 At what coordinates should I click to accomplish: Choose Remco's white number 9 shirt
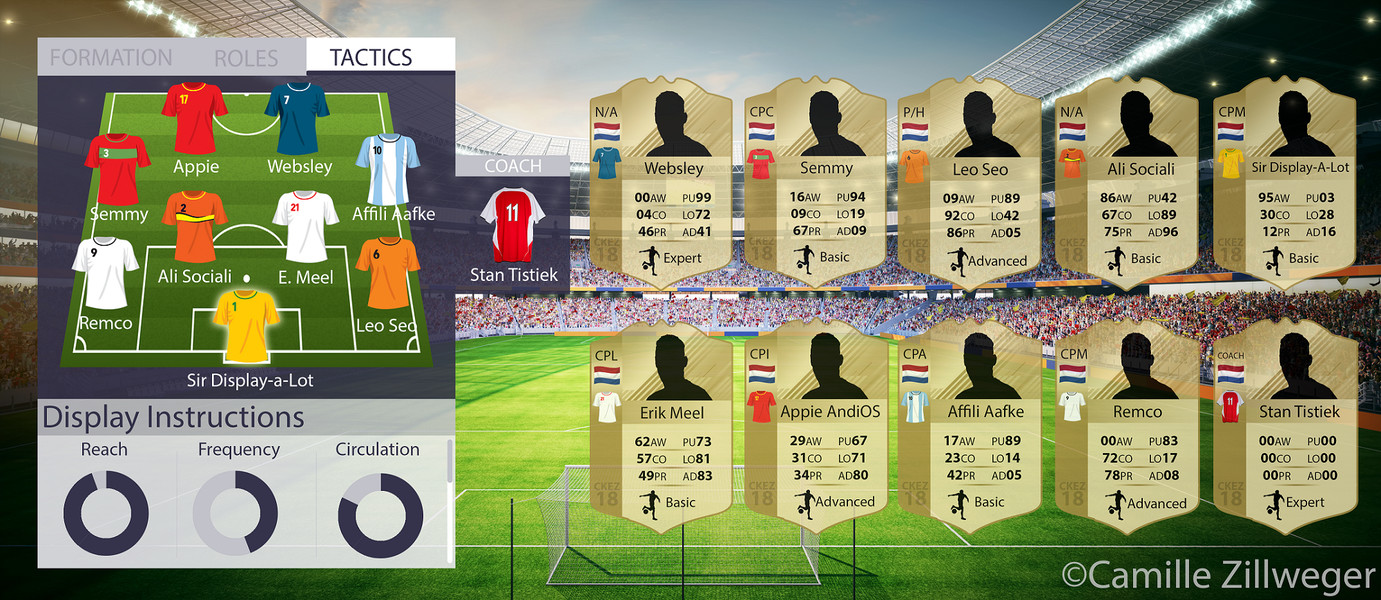[105, 271]
